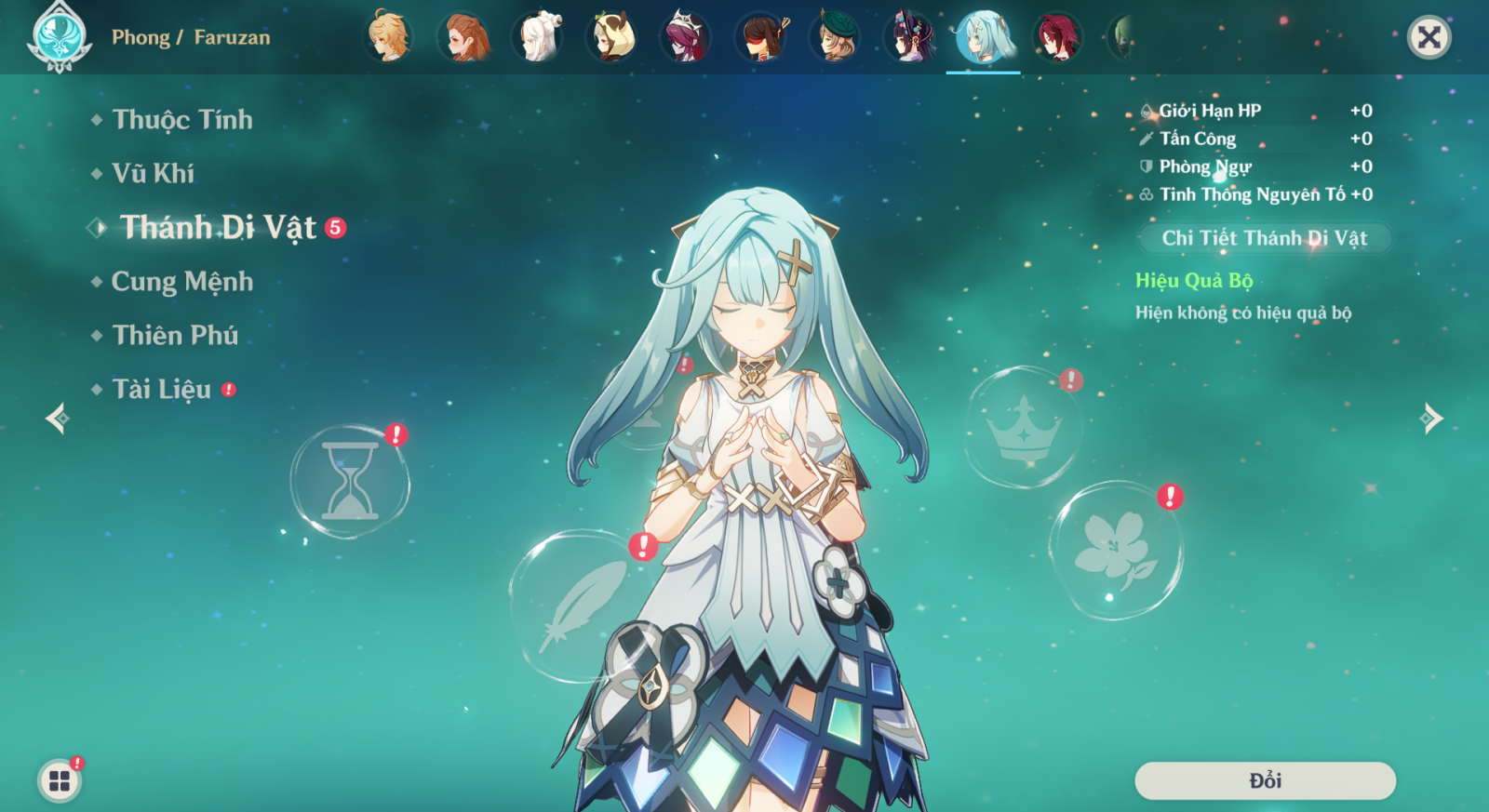The height and width of the screenshot is (812, 1489).
Task: Switch to the blond Traveler portrait
Action: point(389,37)
